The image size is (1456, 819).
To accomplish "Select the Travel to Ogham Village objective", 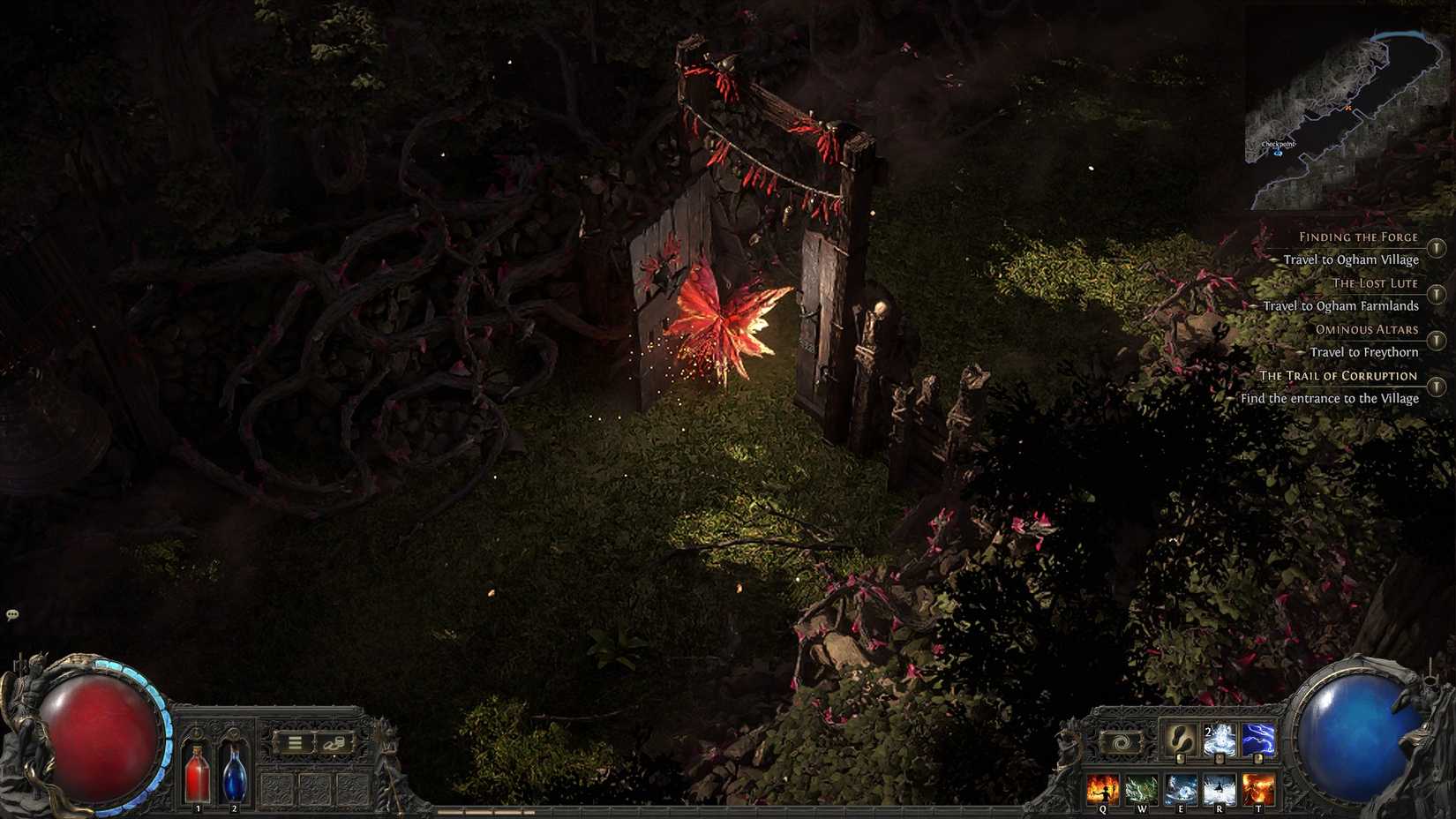I will (x=1351, y=260).
